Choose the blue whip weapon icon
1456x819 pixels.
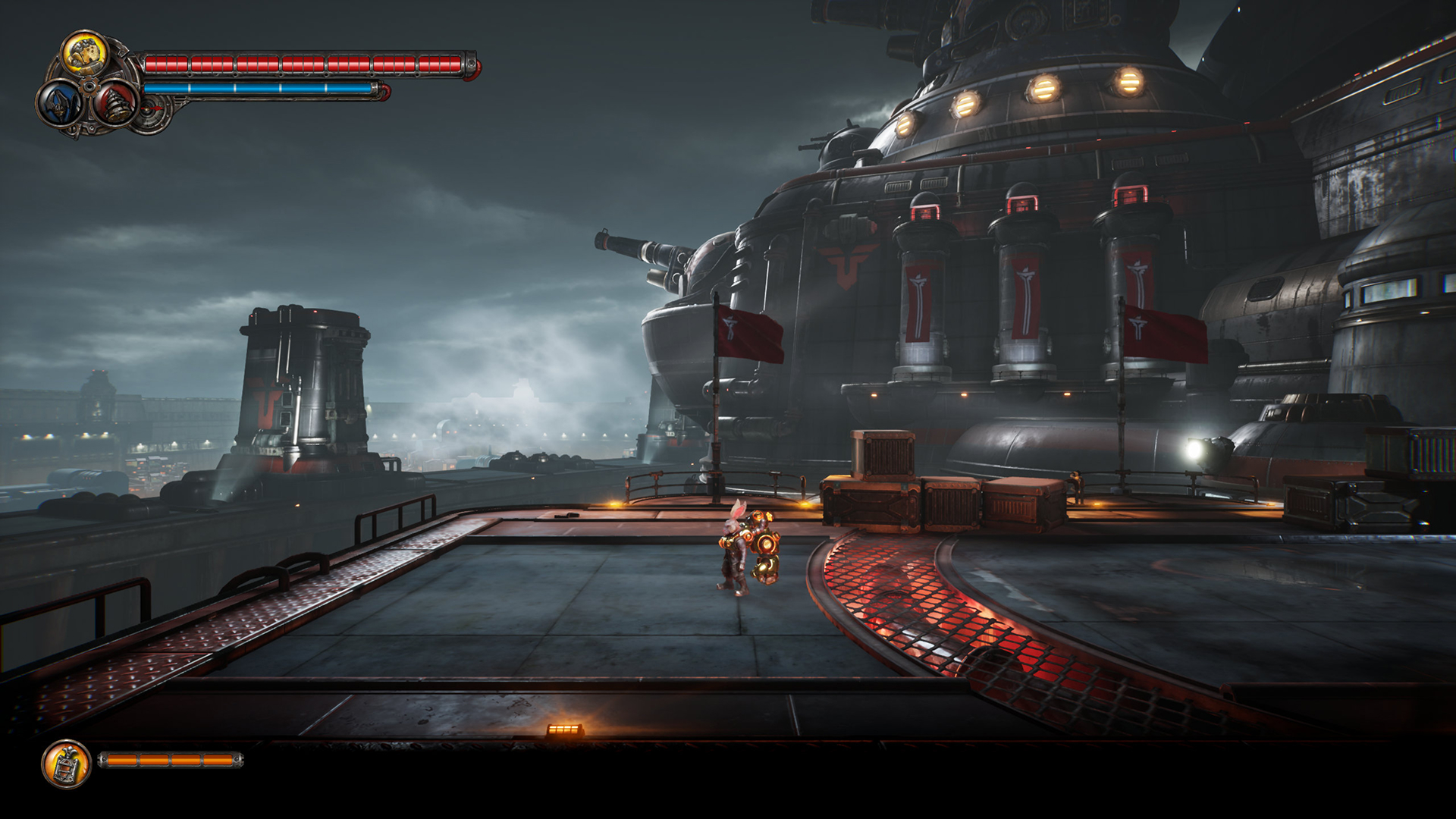coord(60,104)
